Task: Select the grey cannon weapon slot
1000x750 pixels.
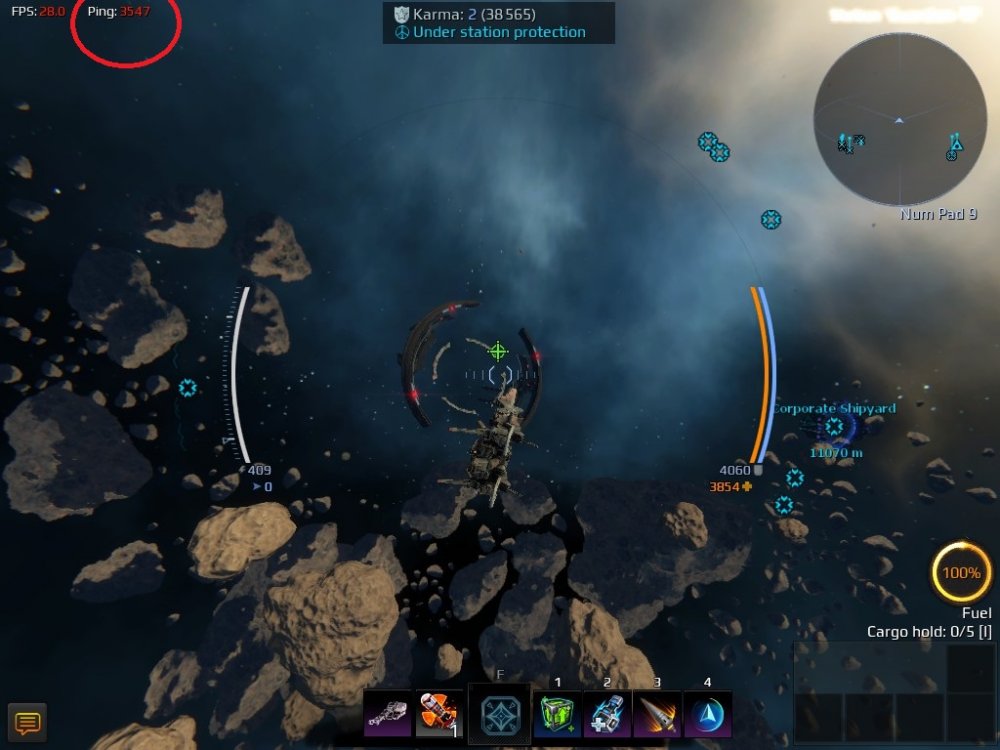Action: 387,714
